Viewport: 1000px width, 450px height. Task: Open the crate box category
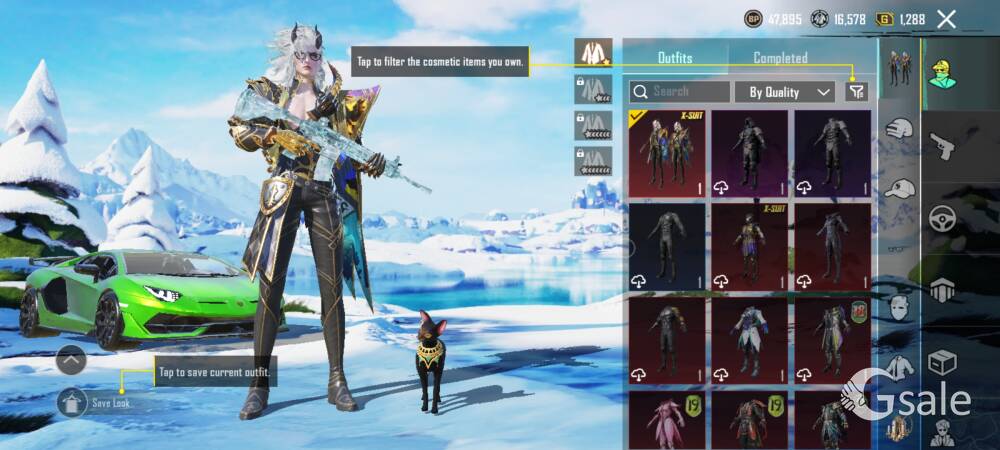[x=943, y=362]
